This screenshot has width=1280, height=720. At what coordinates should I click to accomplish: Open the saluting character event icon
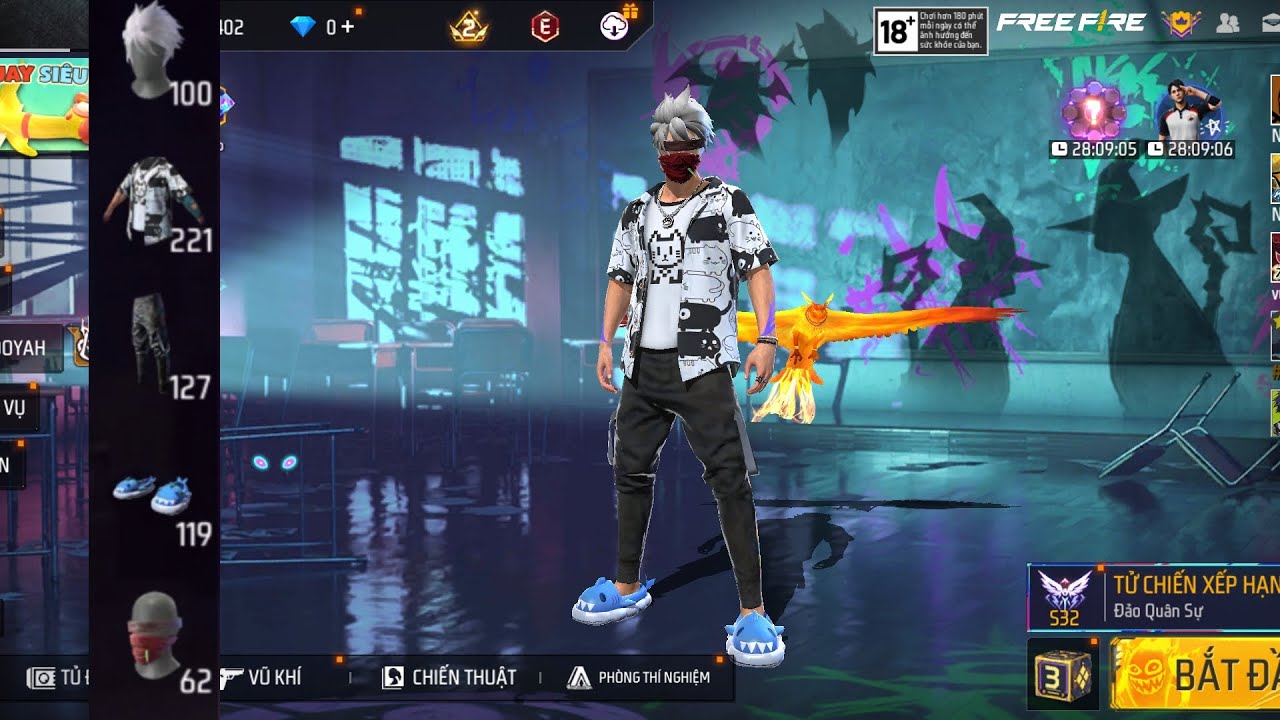pos(1189,112)
